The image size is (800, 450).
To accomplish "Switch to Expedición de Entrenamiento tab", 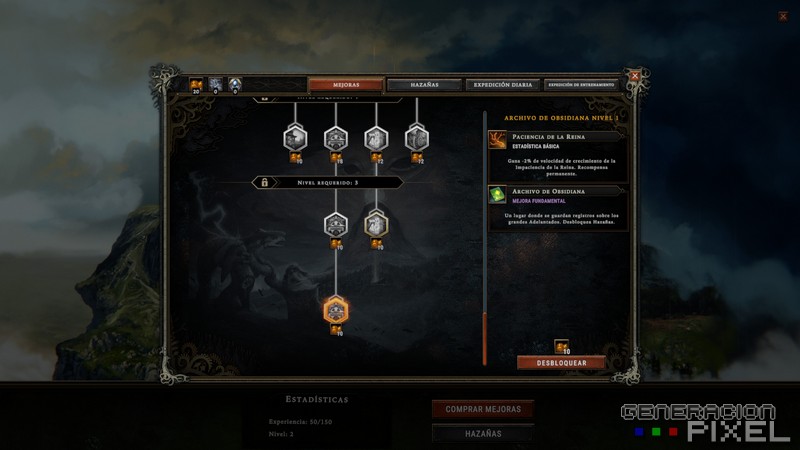I will click(581, 85).
